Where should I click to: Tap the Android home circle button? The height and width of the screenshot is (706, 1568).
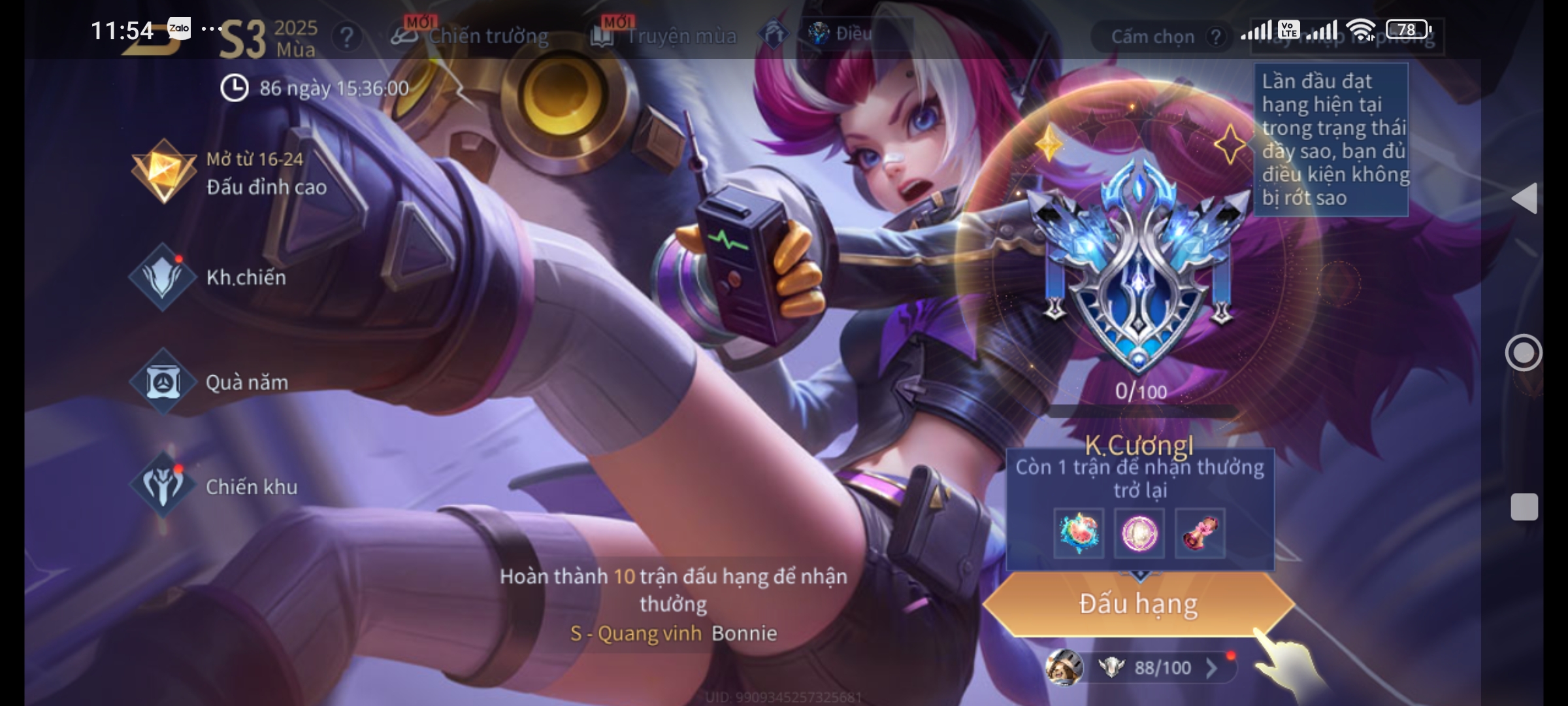click(x=1524, y=353)
